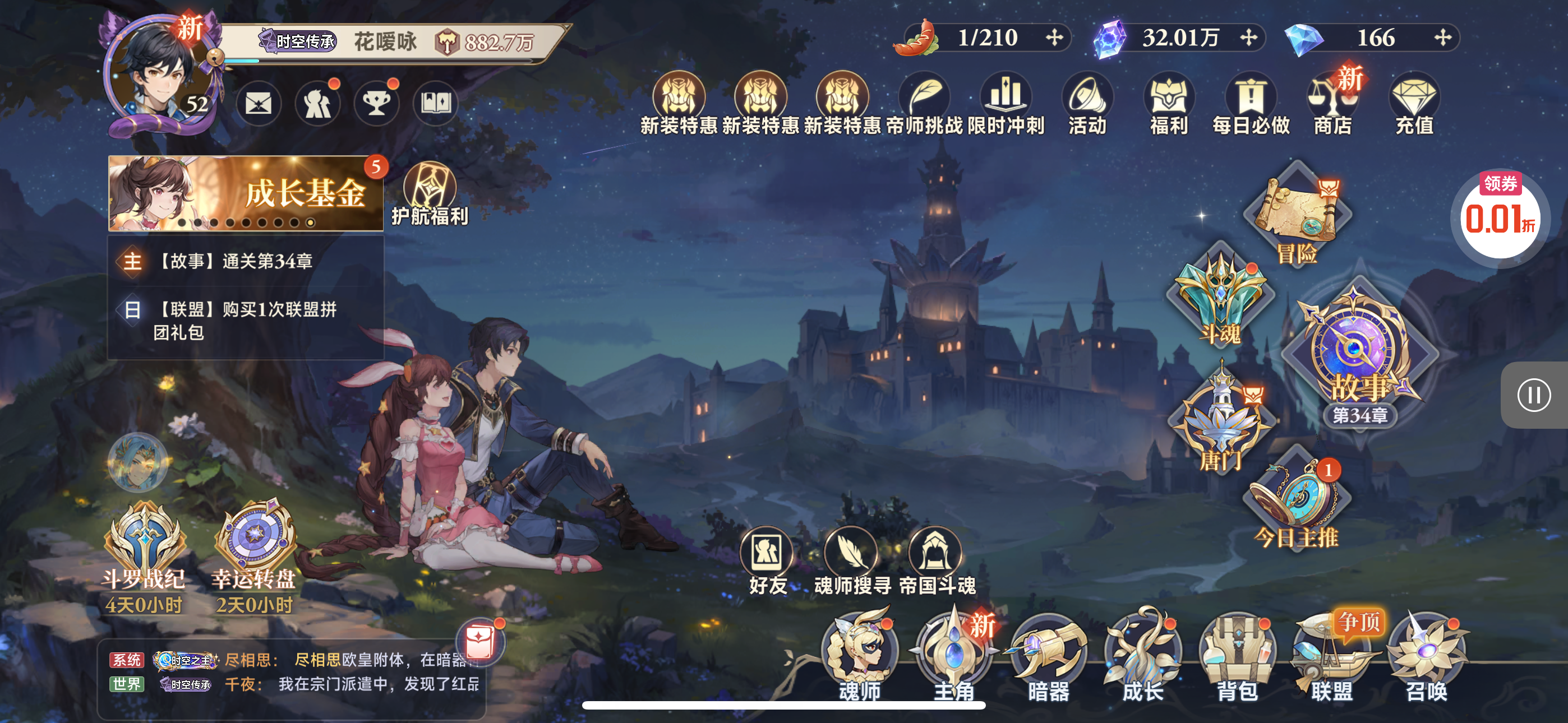This screenshot has width=1568, height=723.
Task: Open the 充值 recharge page
Action: 1414,104
